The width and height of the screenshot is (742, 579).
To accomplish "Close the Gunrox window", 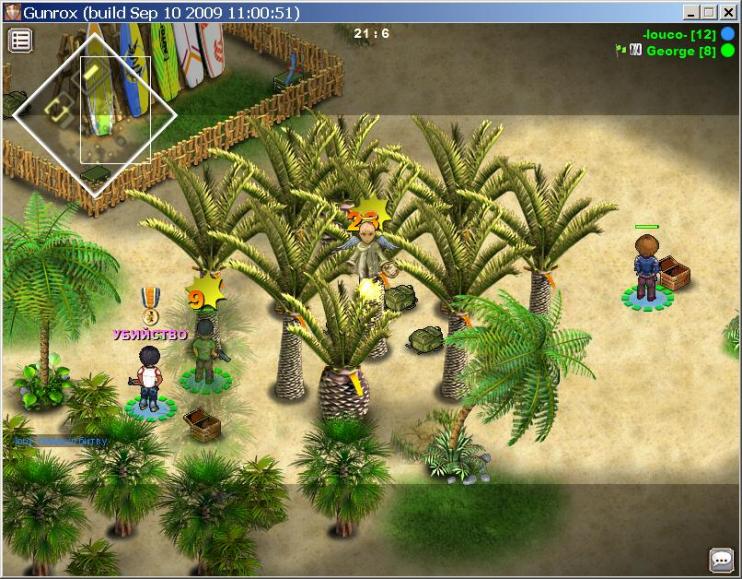I will click(728, 12).
